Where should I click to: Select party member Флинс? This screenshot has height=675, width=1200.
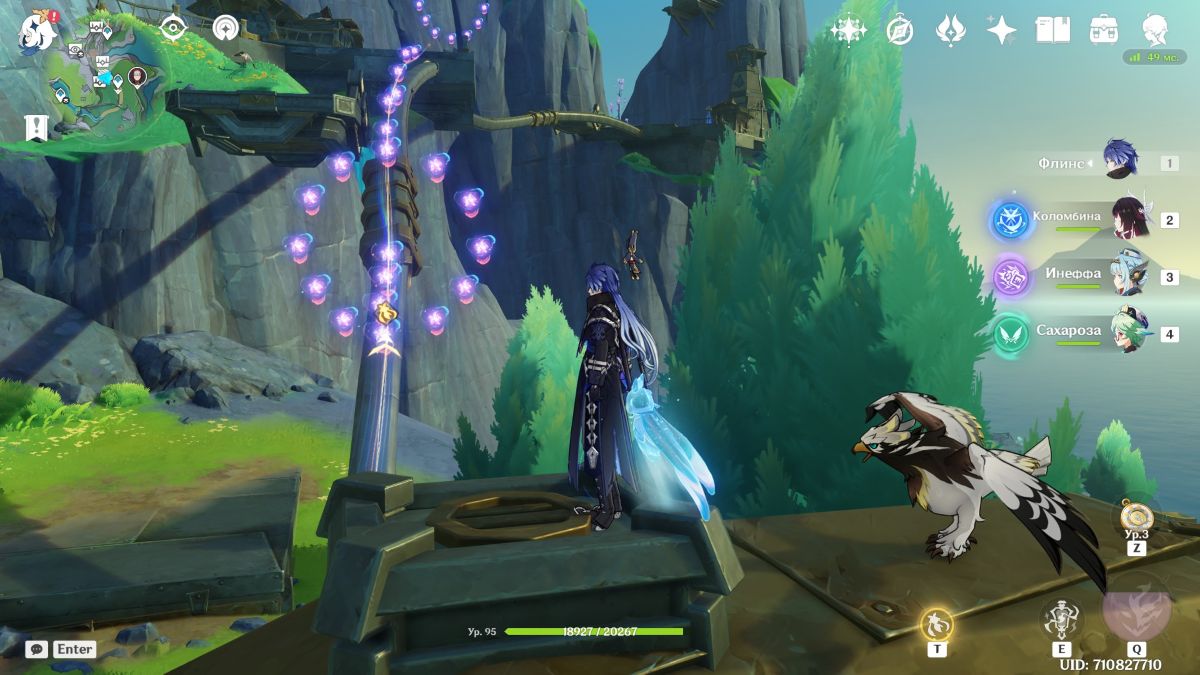click(x=1120, y=160)
